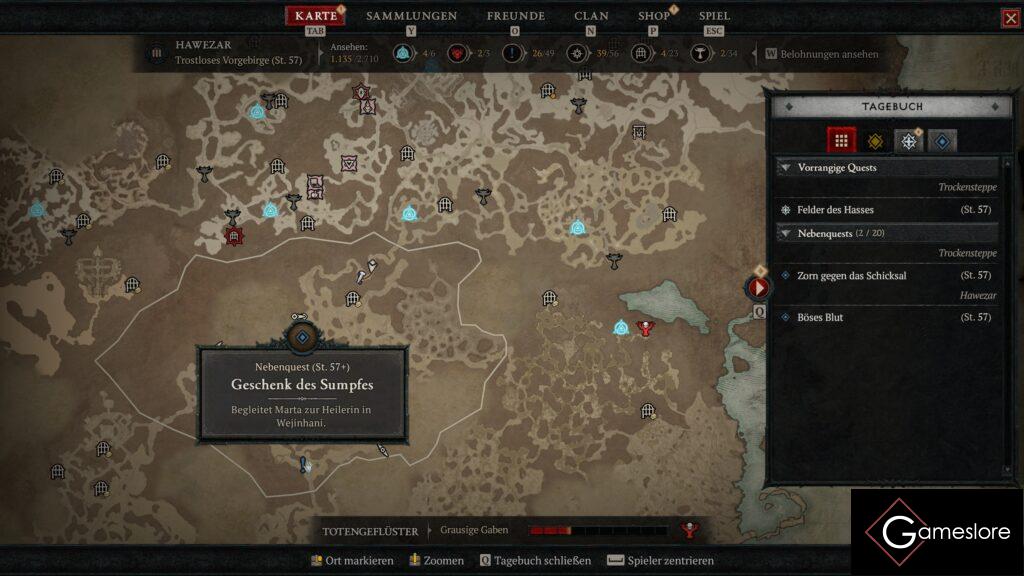Viewport: 1024px width, 576px height.
Task: Click the red arrow journal collapse button
Action: pyautogui.click(x=759, y=288)
